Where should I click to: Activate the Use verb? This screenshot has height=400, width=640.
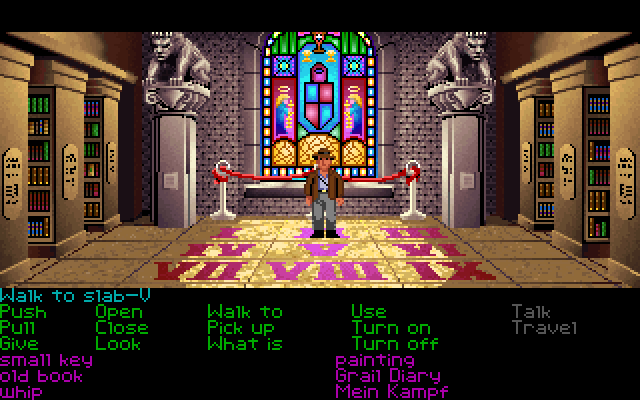coord(368,312)
